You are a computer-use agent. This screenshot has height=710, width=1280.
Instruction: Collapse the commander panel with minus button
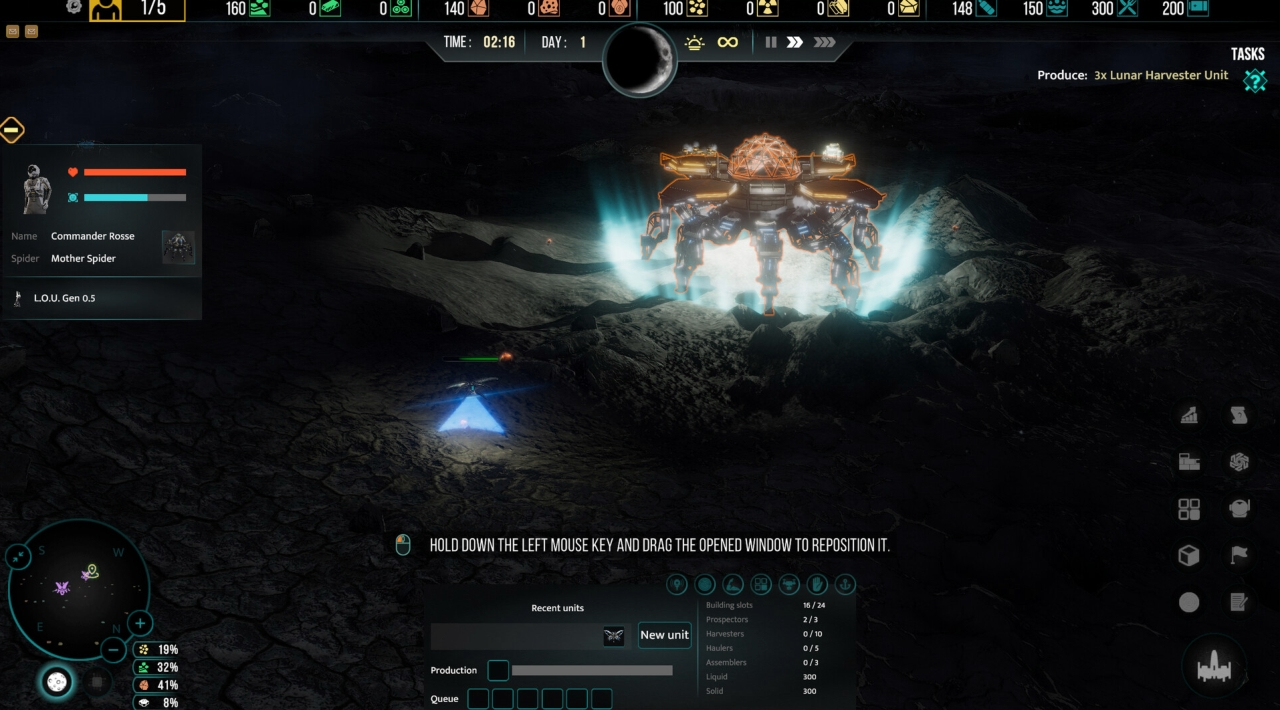tap(12, 129)
